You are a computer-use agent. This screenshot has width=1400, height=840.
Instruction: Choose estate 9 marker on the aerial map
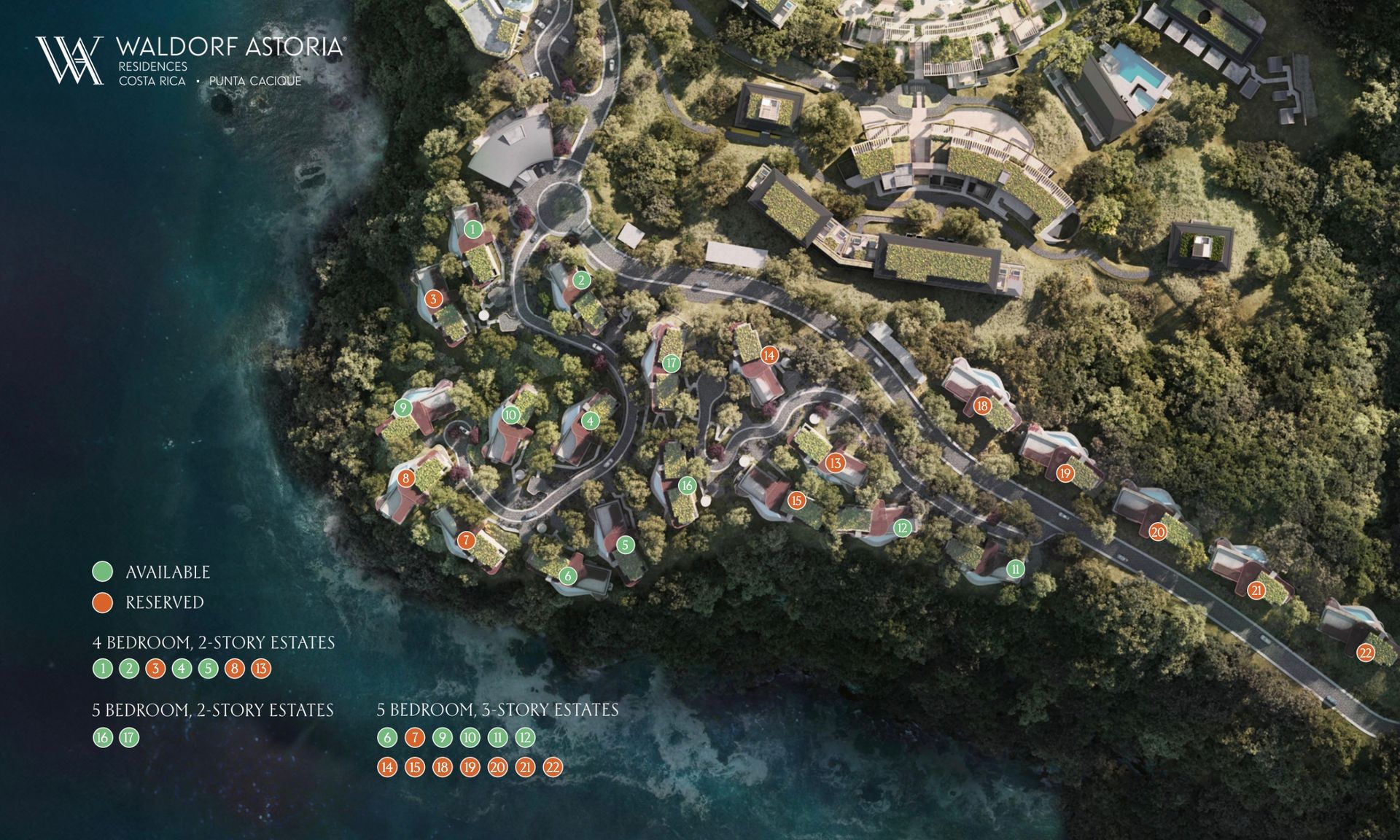[402, 408]
